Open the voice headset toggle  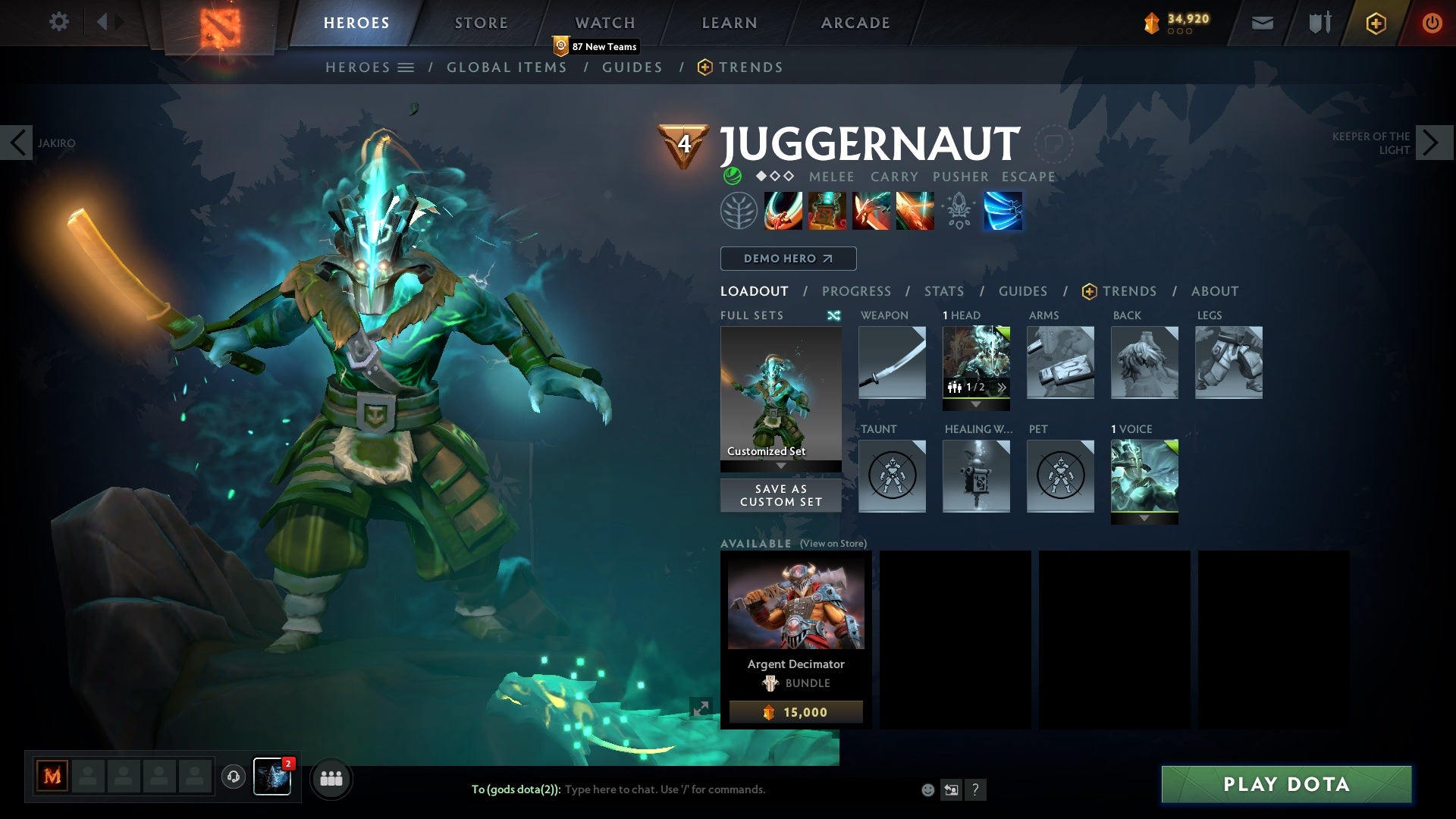(232, 778)
